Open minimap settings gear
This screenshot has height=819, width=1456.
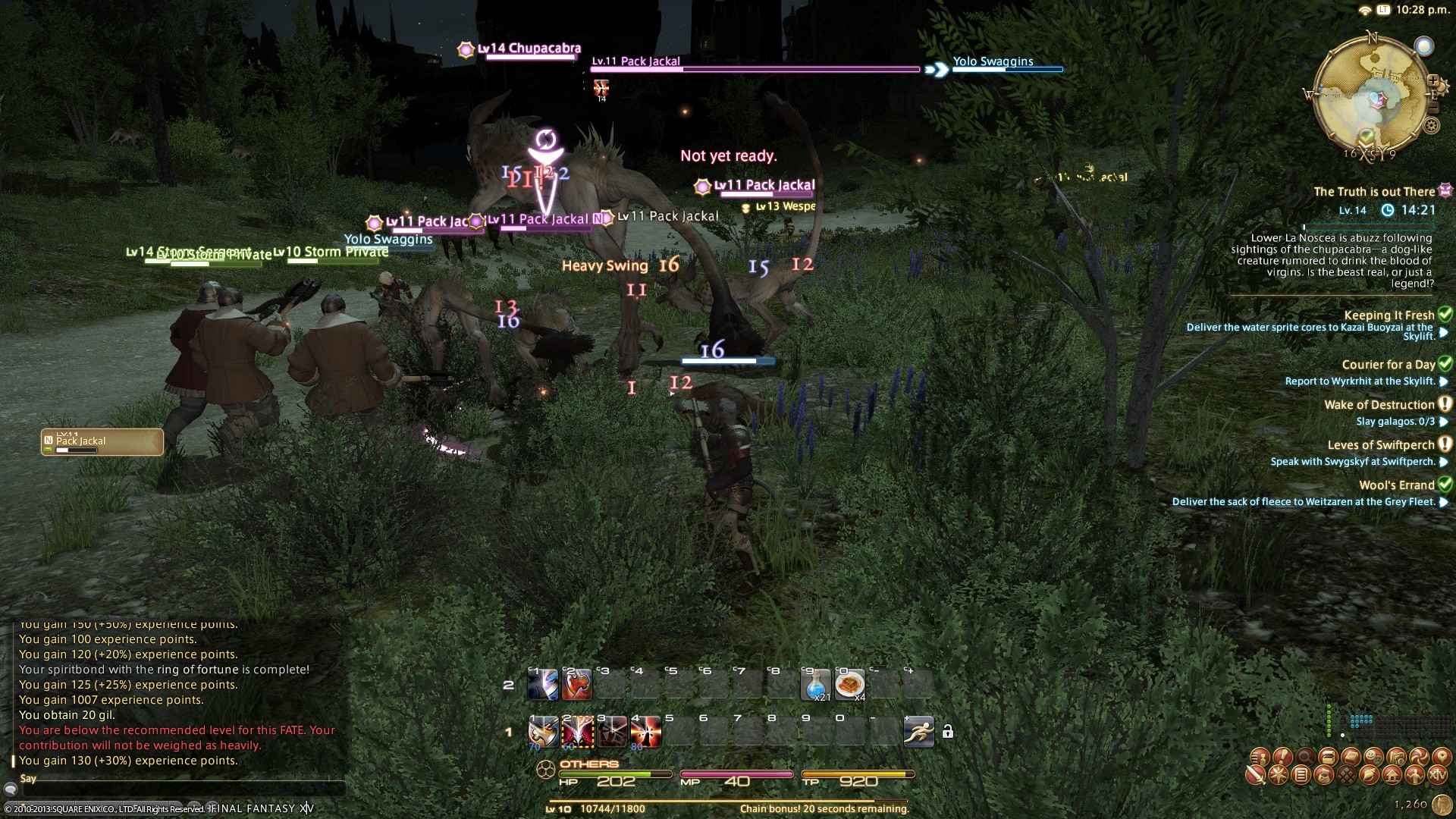click(1431, 126)
